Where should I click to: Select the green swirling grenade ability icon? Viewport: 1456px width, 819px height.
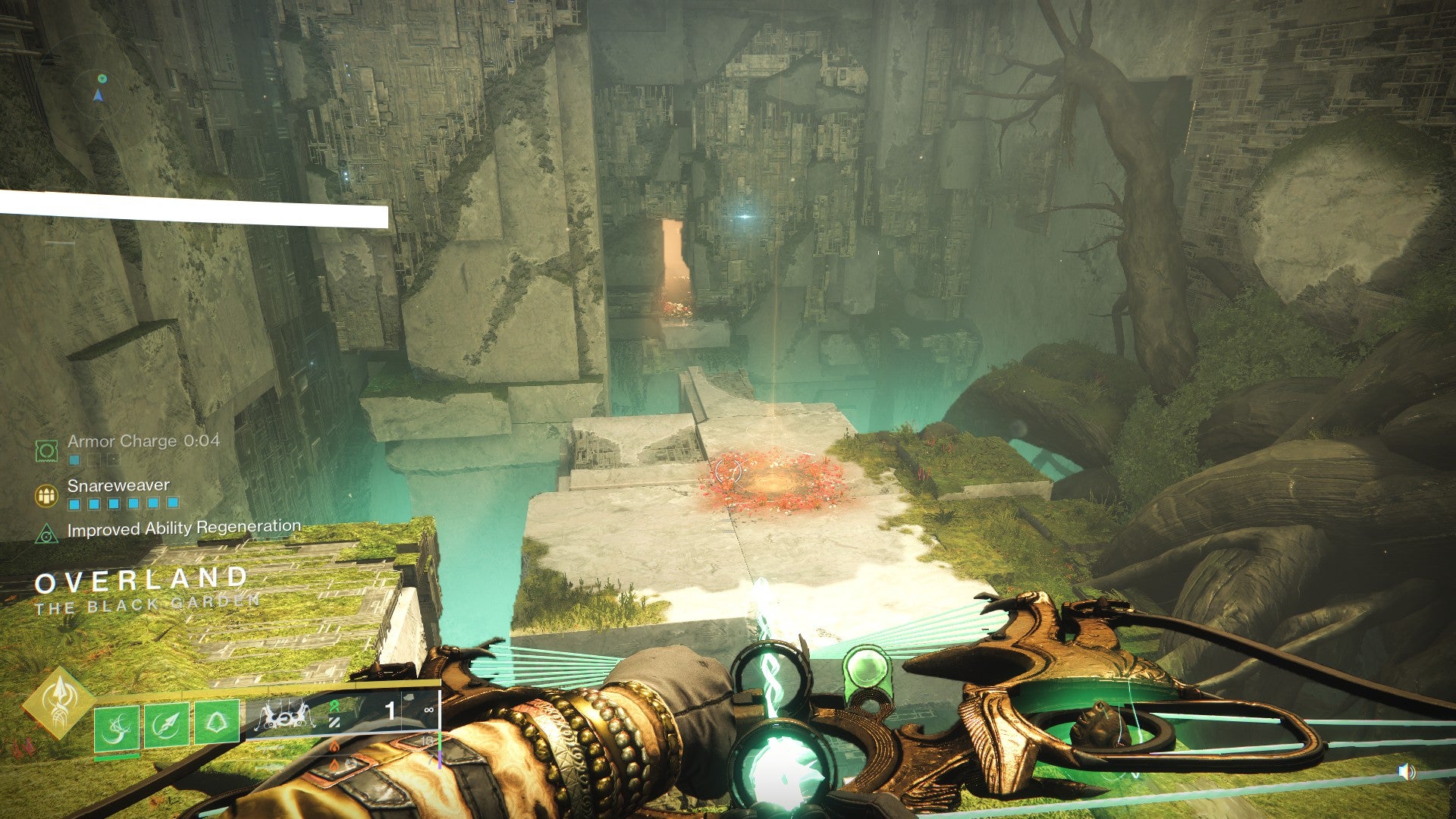point(117,726)
